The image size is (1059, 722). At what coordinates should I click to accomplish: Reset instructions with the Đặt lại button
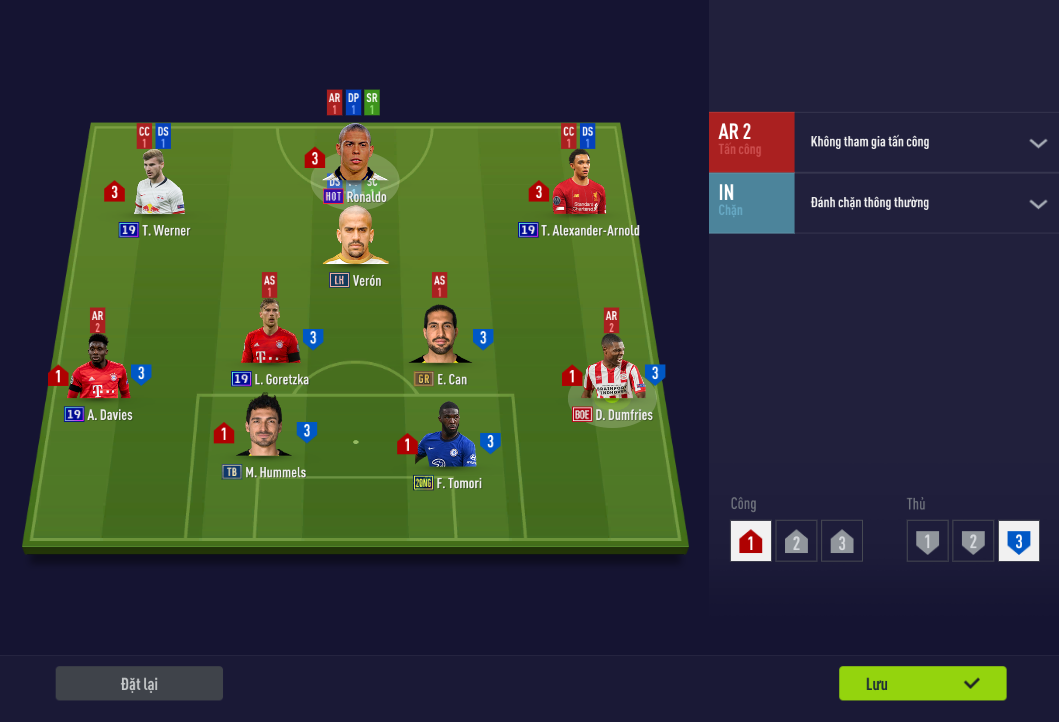(x=139, y=684)
